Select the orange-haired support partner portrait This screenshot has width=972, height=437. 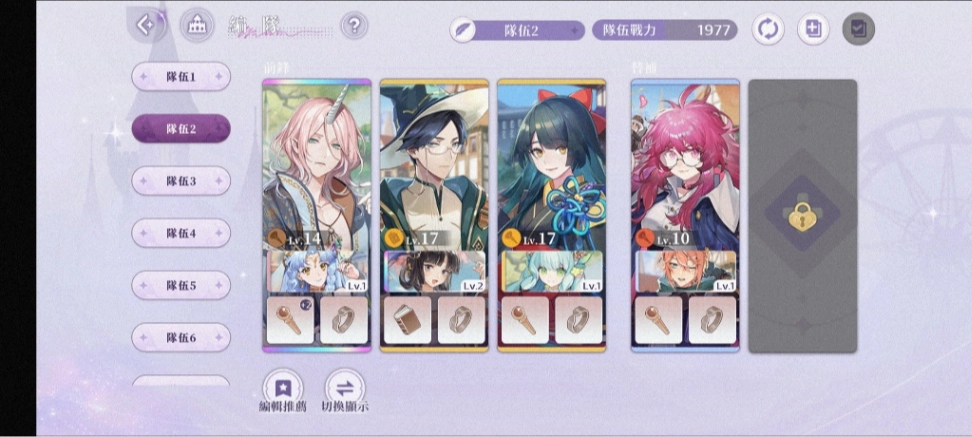[685, 271]
